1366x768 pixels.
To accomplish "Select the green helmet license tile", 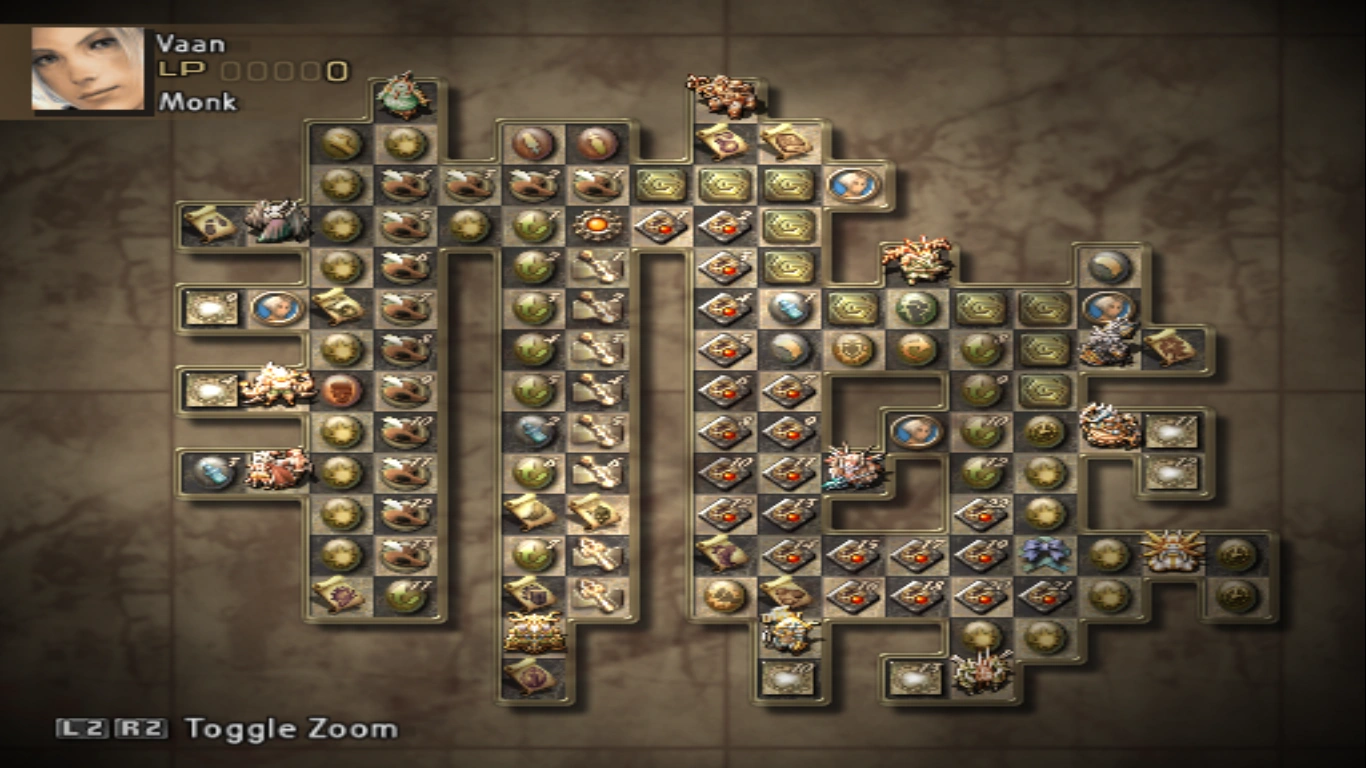I will pos(917,307).
